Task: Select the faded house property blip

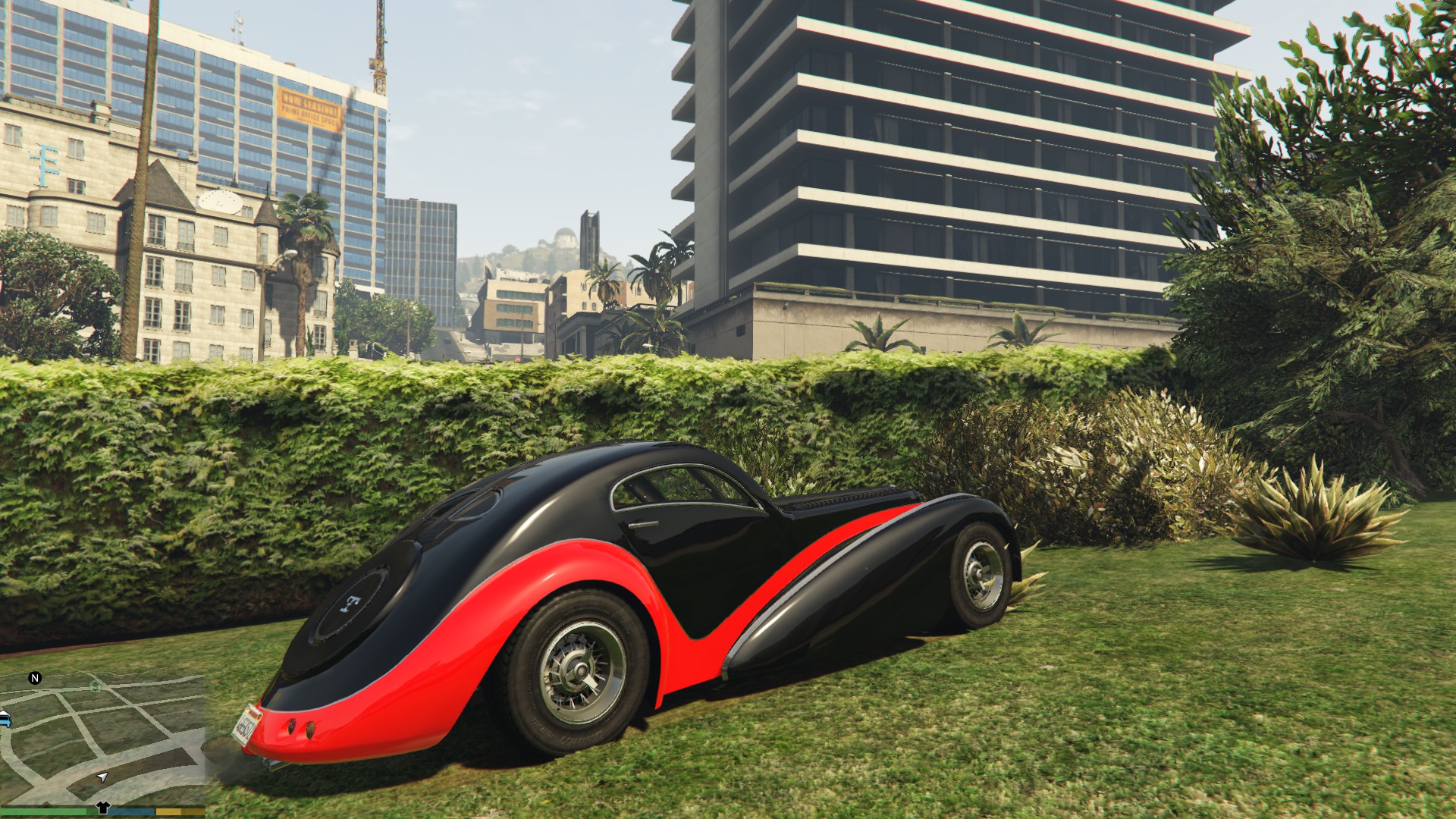Action: point(96,686)
